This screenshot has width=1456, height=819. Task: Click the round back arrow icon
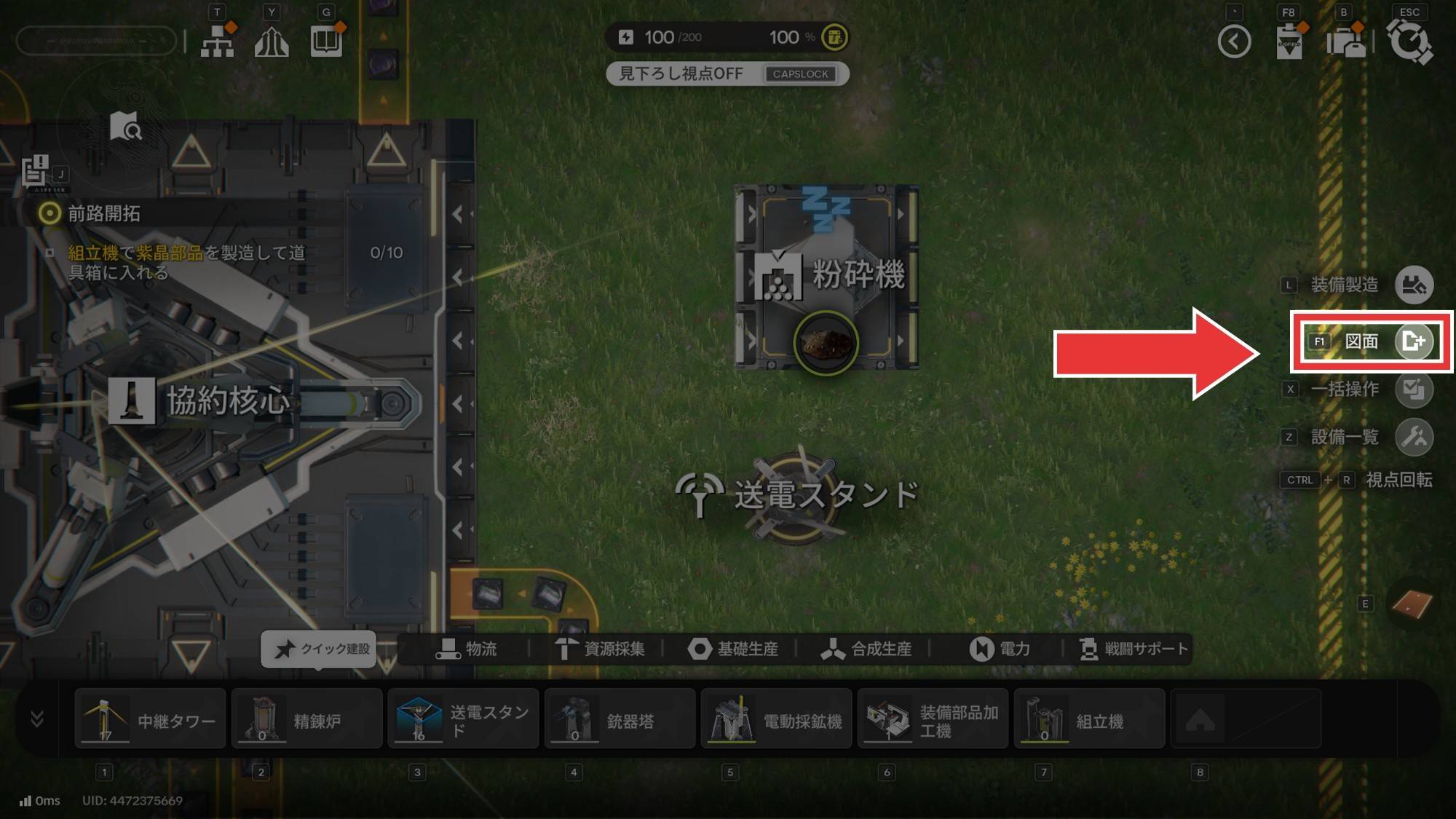tap(1234, 41)
